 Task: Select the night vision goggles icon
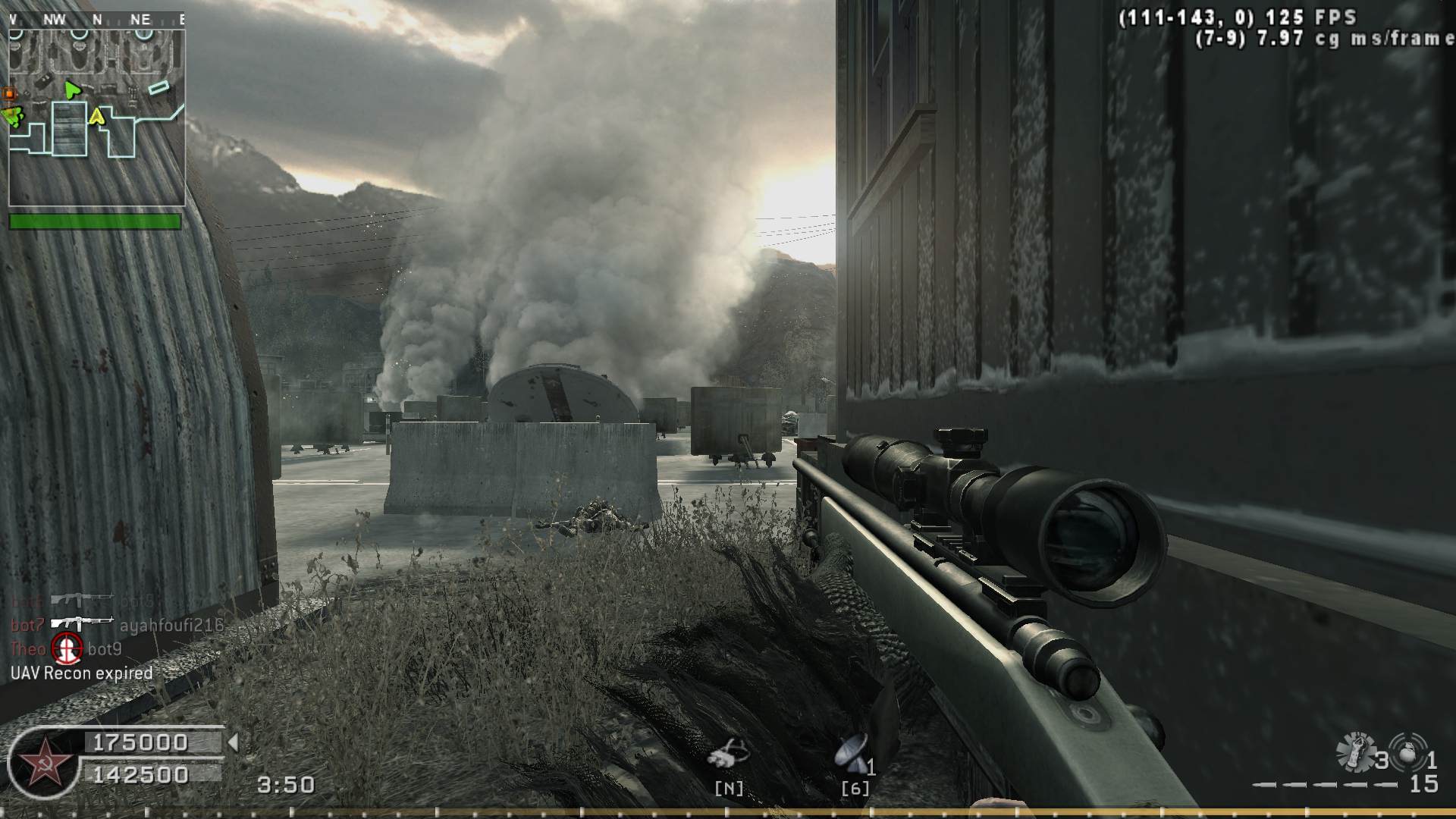tap(728, 753)
